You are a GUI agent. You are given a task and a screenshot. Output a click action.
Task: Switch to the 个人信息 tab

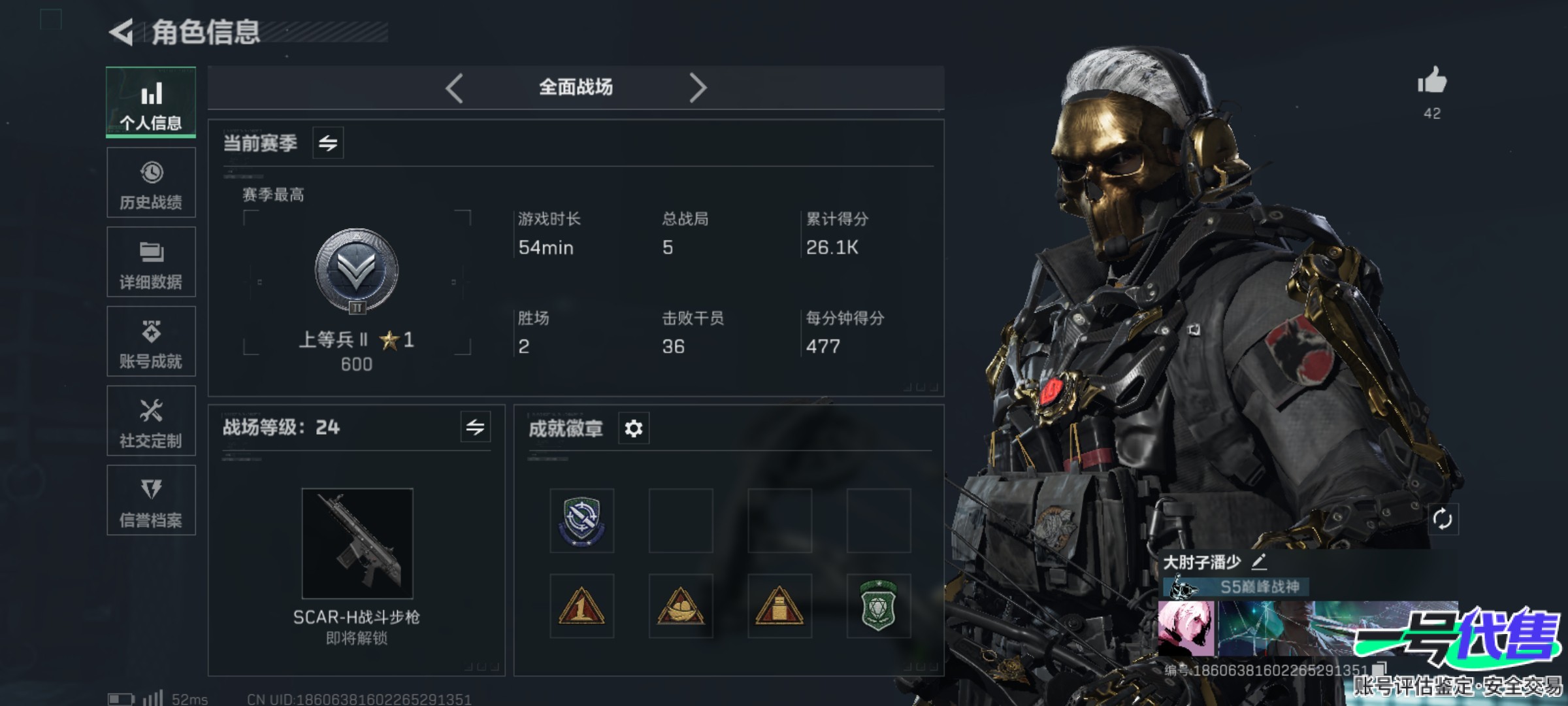pyautogui.click(x=151, y=103)
